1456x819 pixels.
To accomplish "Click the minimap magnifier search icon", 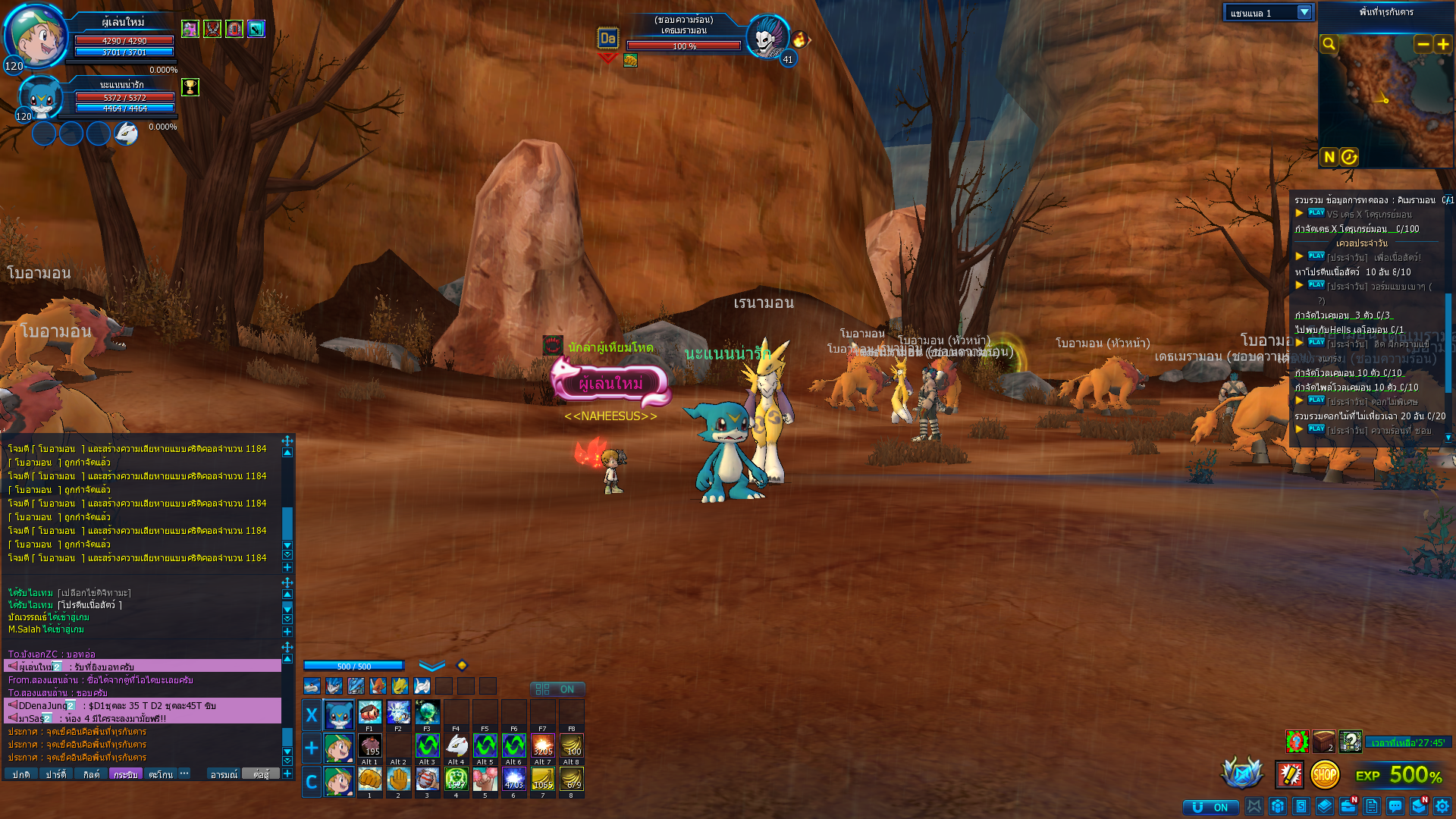I will (x=1329, y=44).
